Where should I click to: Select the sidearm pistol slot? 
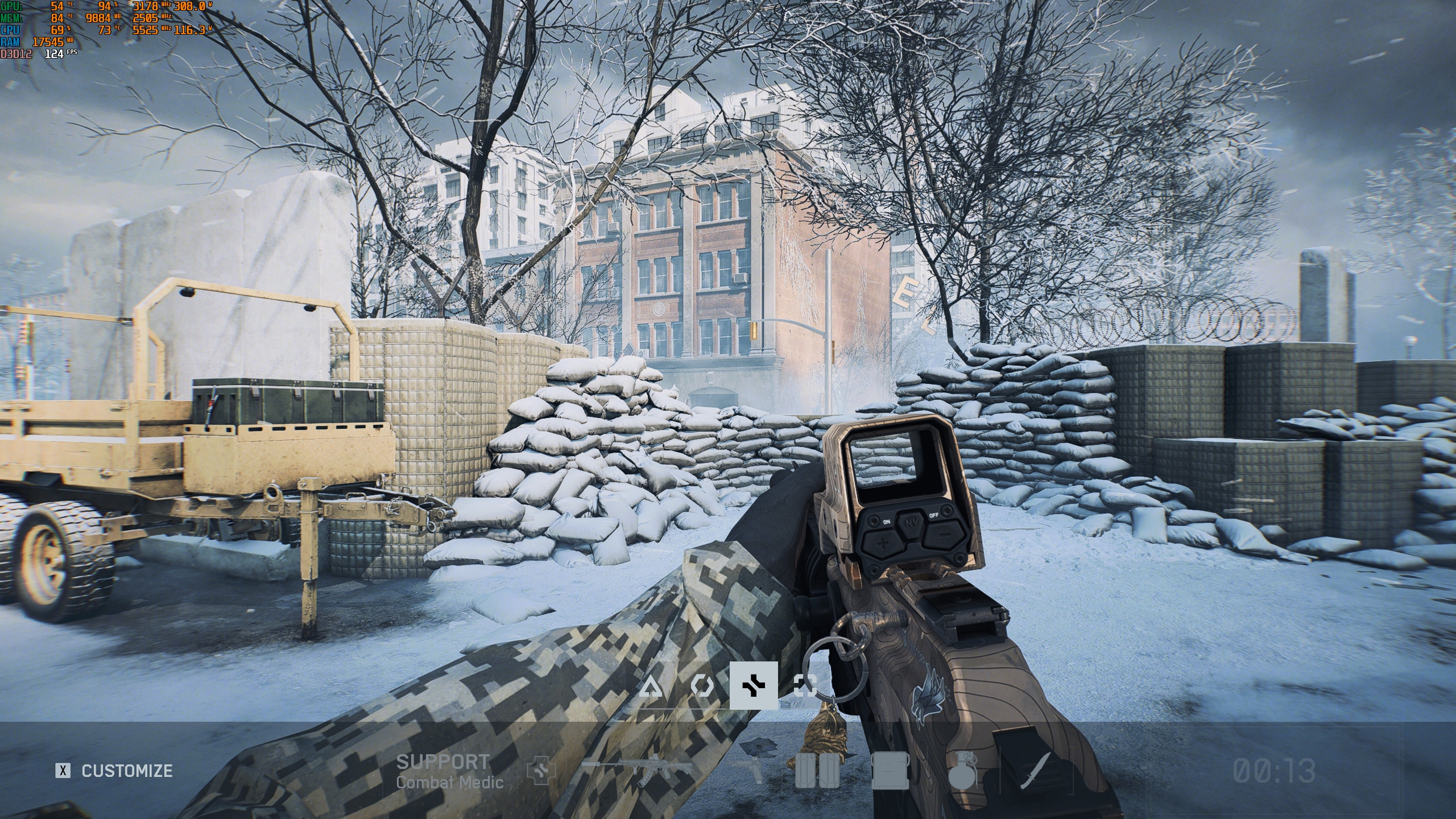tap(750, 771)
